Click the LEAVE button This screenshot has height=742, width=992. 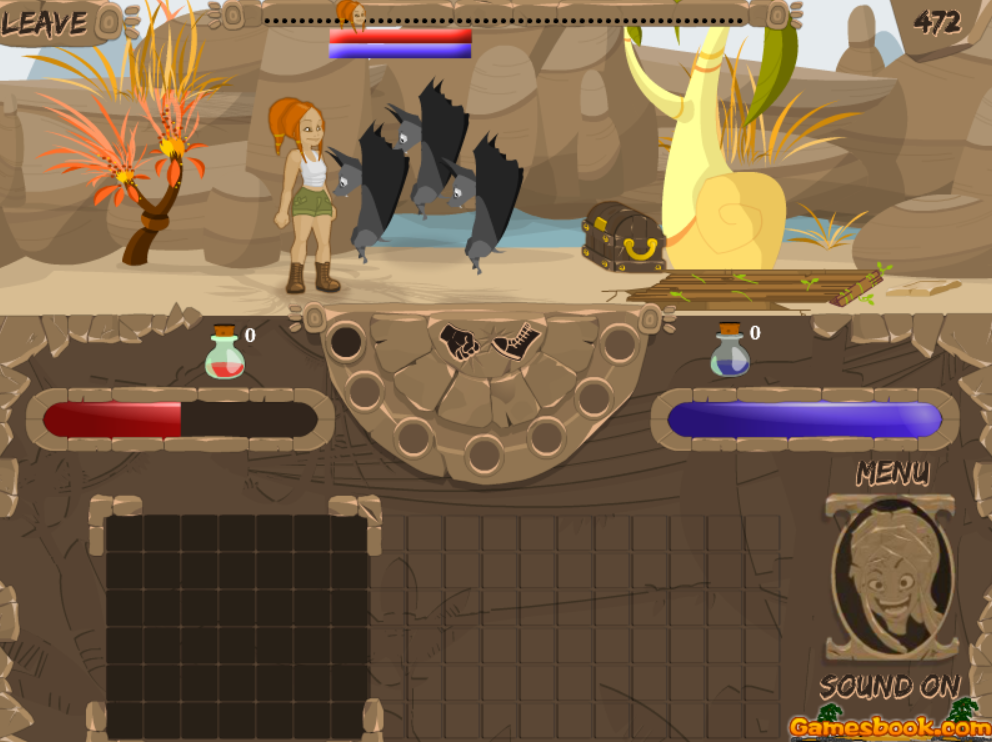(45, 23)
